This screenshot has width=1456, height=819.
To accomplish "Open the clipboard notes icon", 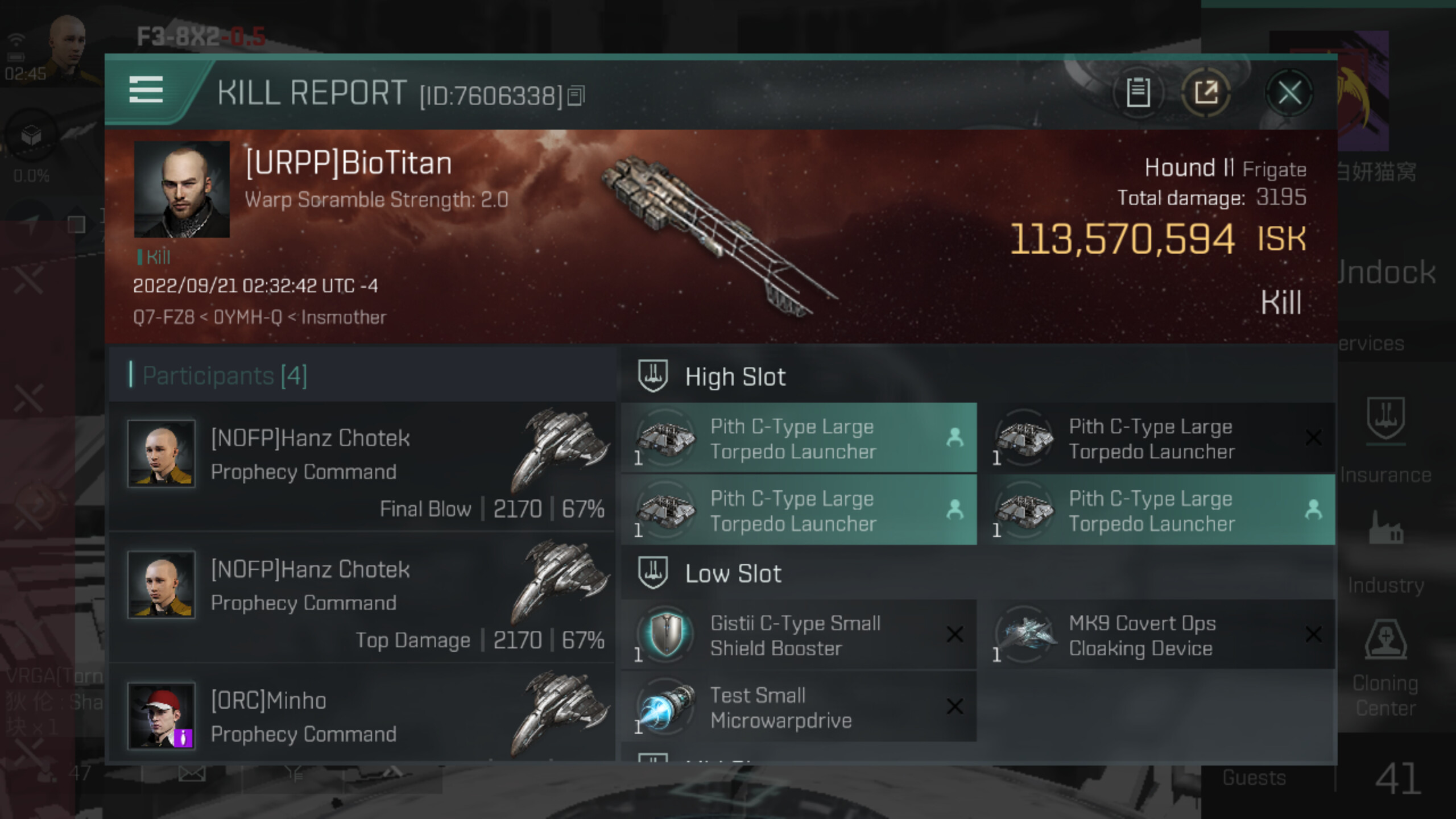I will 1138,93.
